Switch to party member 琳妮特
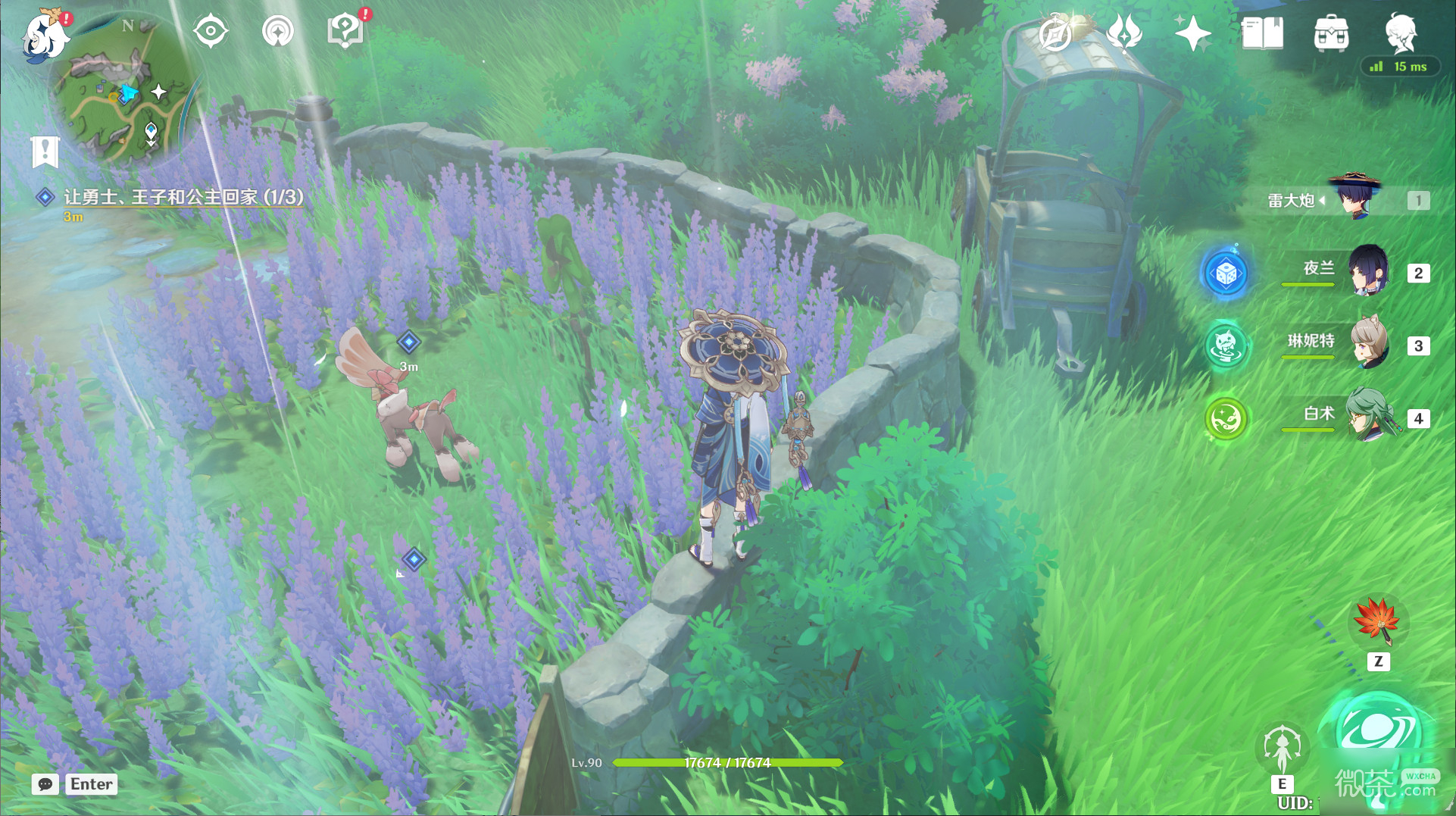1456x816 pixels. click(x=1367, y=344)
